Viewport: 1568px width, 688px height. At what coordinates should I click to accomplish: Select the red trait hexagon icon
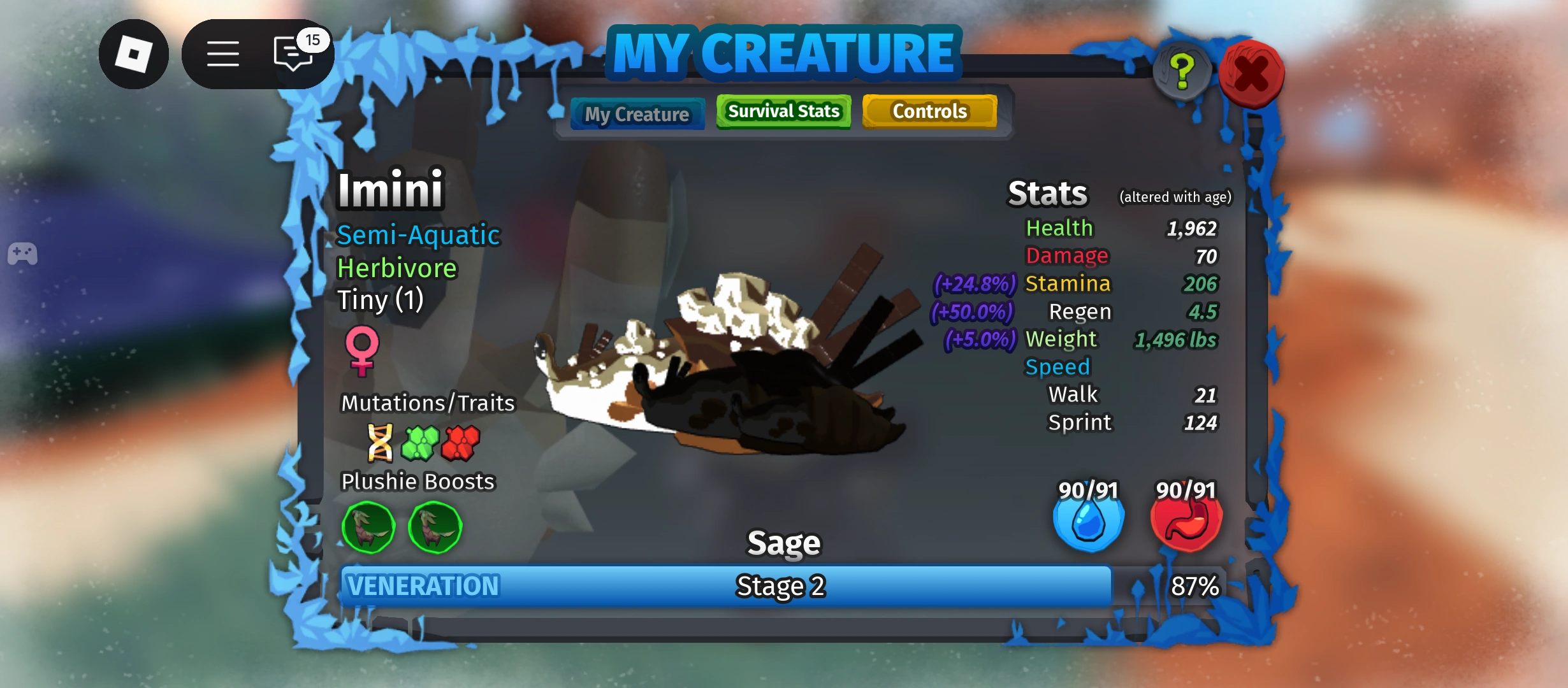pyautogui.click(x=462, y=444)
